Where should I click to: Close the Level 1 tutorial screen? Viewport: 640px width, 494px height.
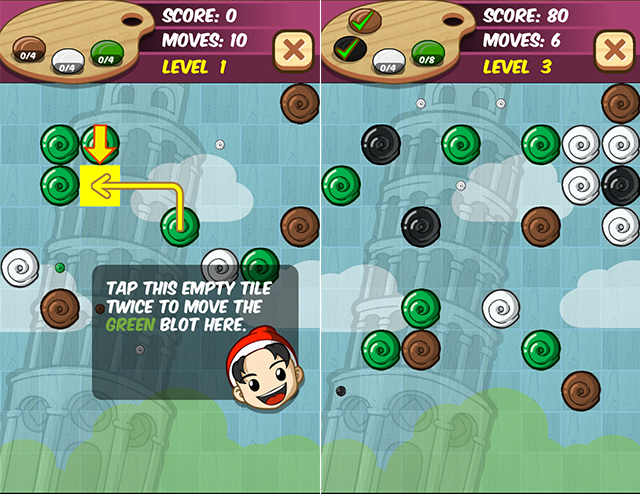point(292,49)
